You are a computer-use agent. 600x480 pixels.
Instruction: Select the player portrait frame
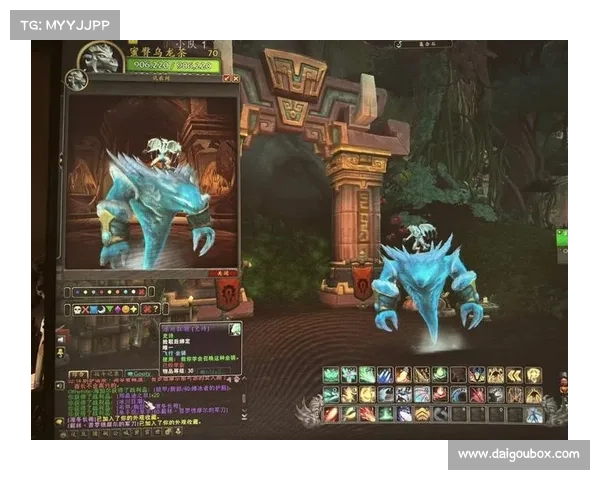(x=102, y=57)
